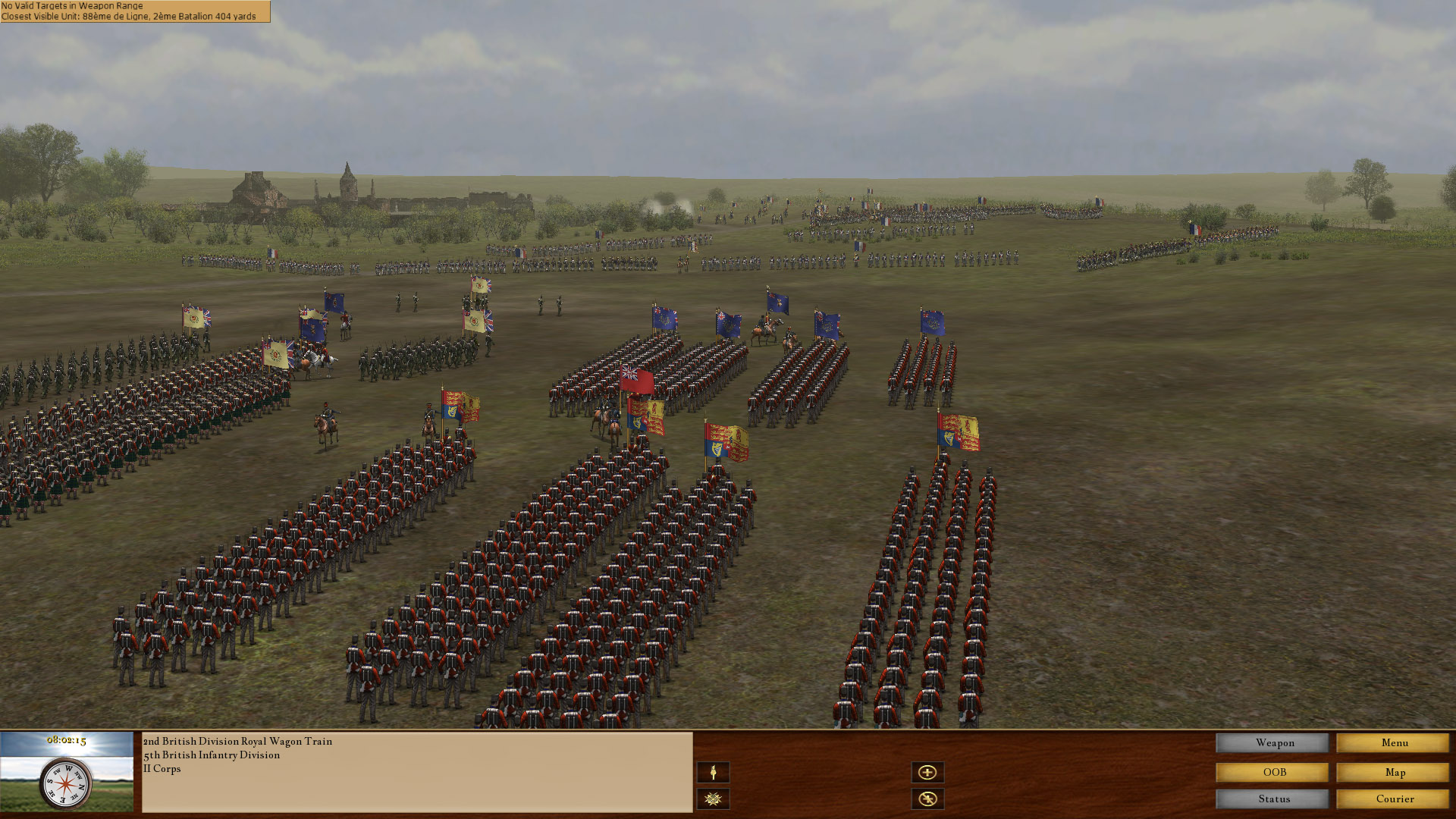Image resolution: width=1456 pixels, height=819 pixels.
Task: Check unit Status
Action: coord(1272,799)
